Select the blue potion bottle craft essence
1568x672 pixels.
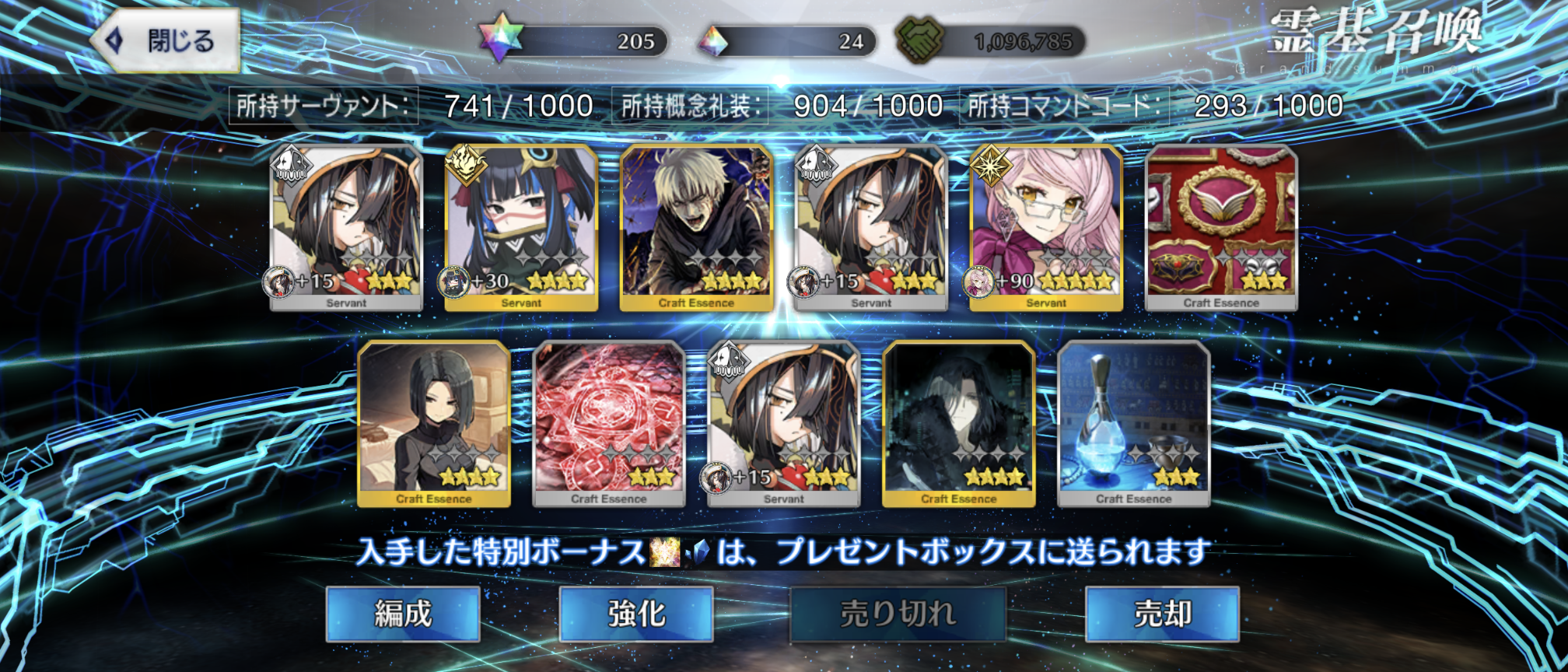(1134, 423)
